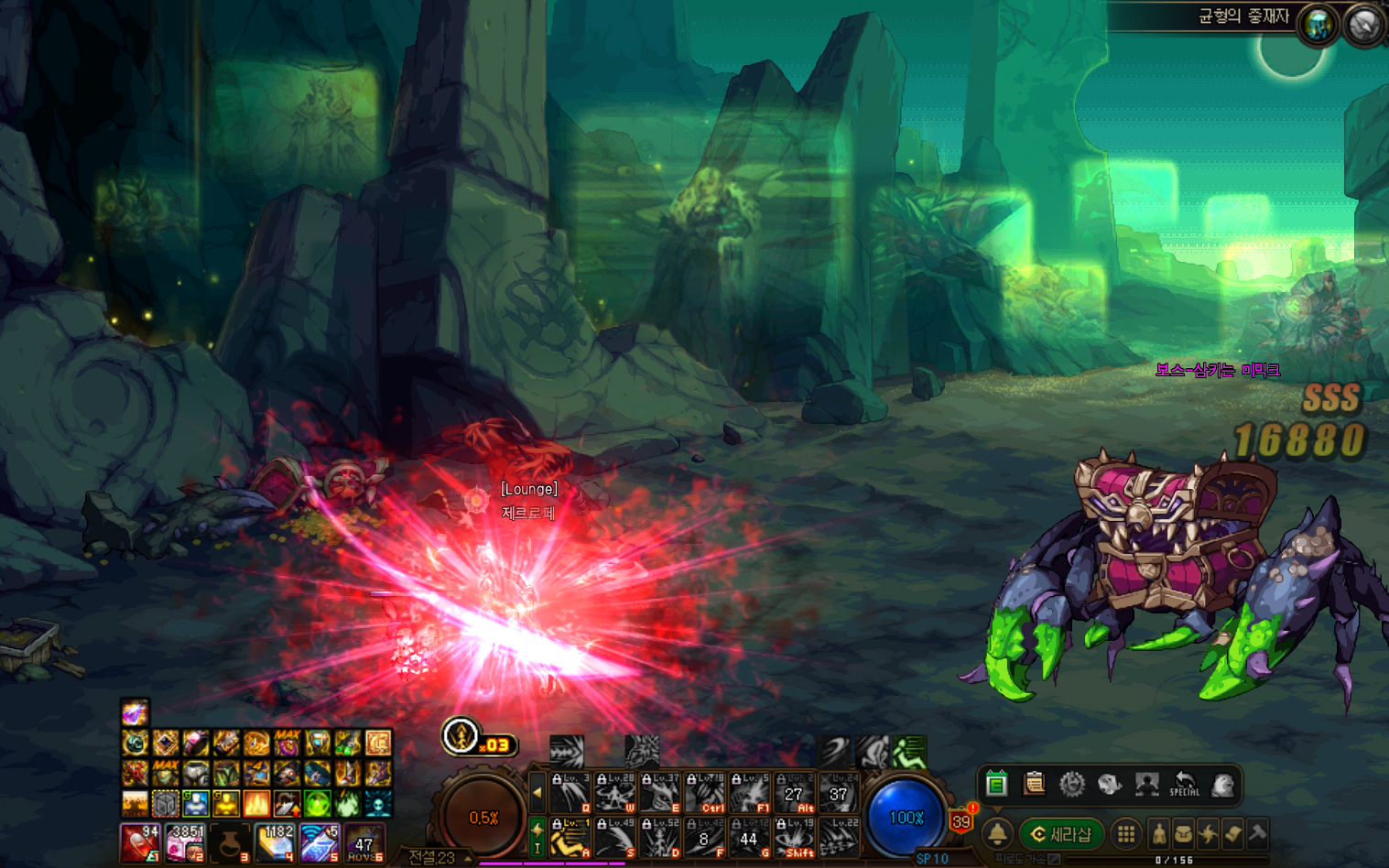Click the notification bell button
Viewport: 1389px width, 868px height.
[x=997, y=834]
